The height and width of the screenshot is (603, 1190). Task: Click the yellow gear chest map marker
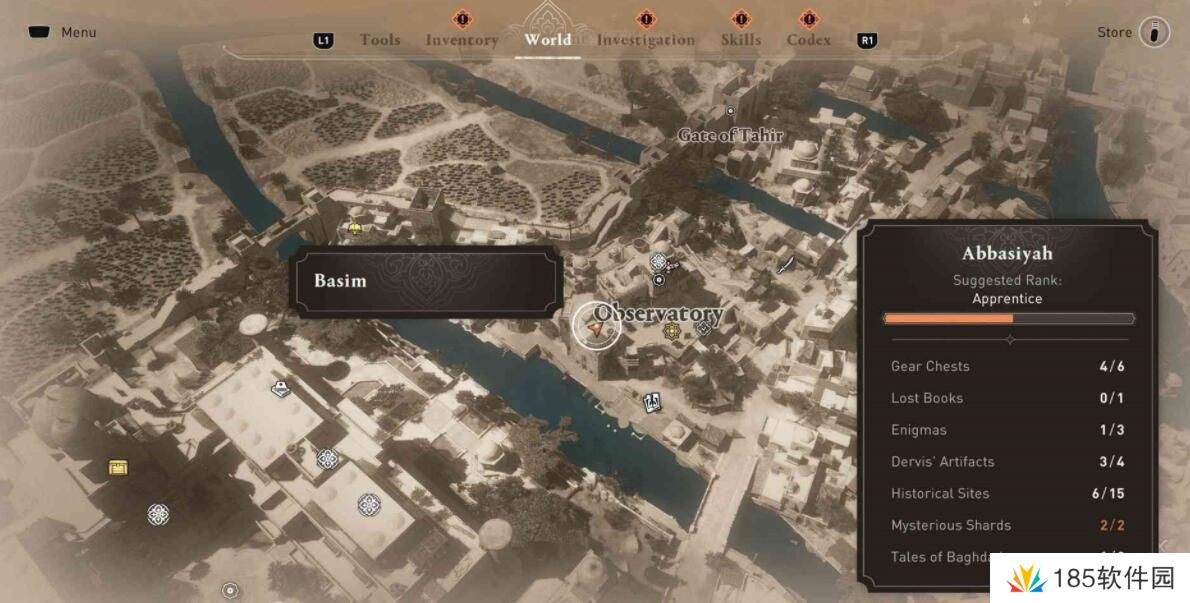coord(119,467)
